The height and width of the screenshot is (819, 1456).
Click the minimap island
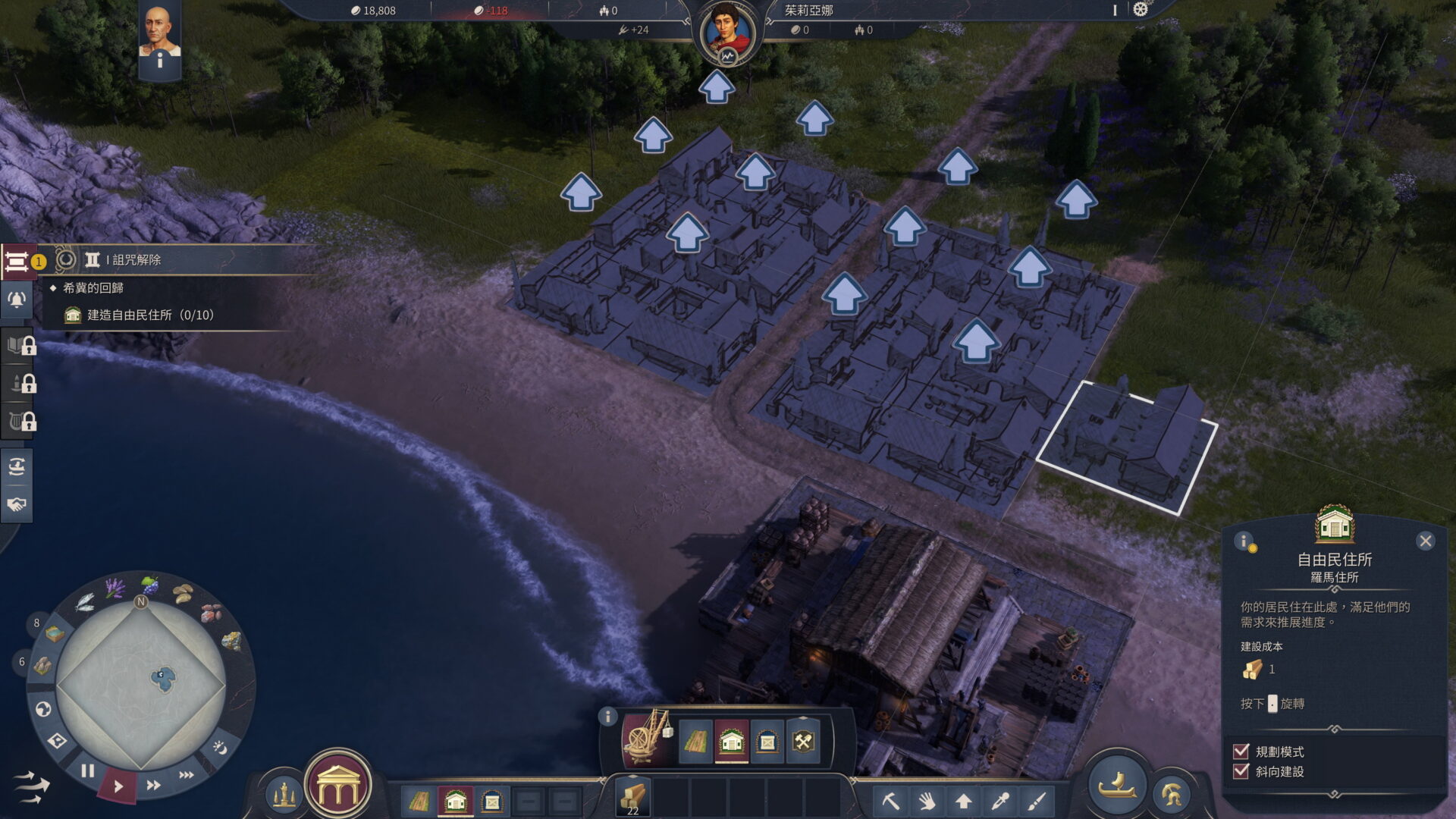coord(162,677)
